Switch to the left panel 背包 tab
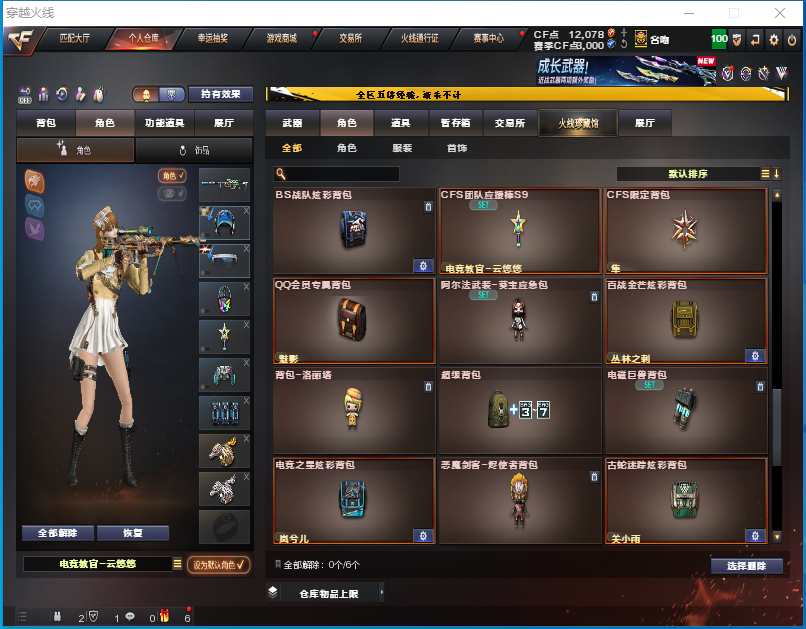 pyautogui.click(x=46, y=123)
